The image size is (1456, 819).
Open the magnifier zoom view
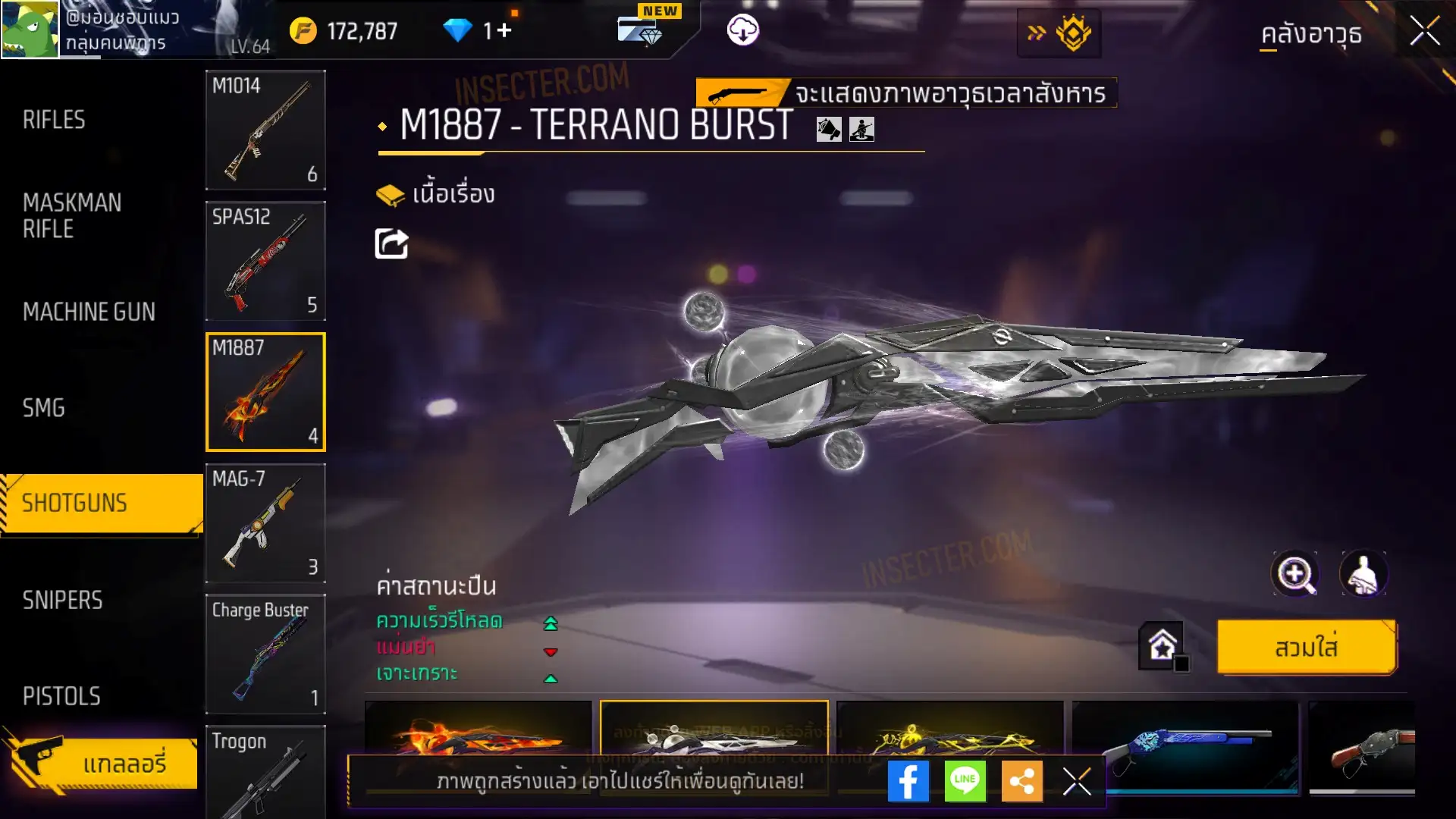click(x=1294, y=574)
